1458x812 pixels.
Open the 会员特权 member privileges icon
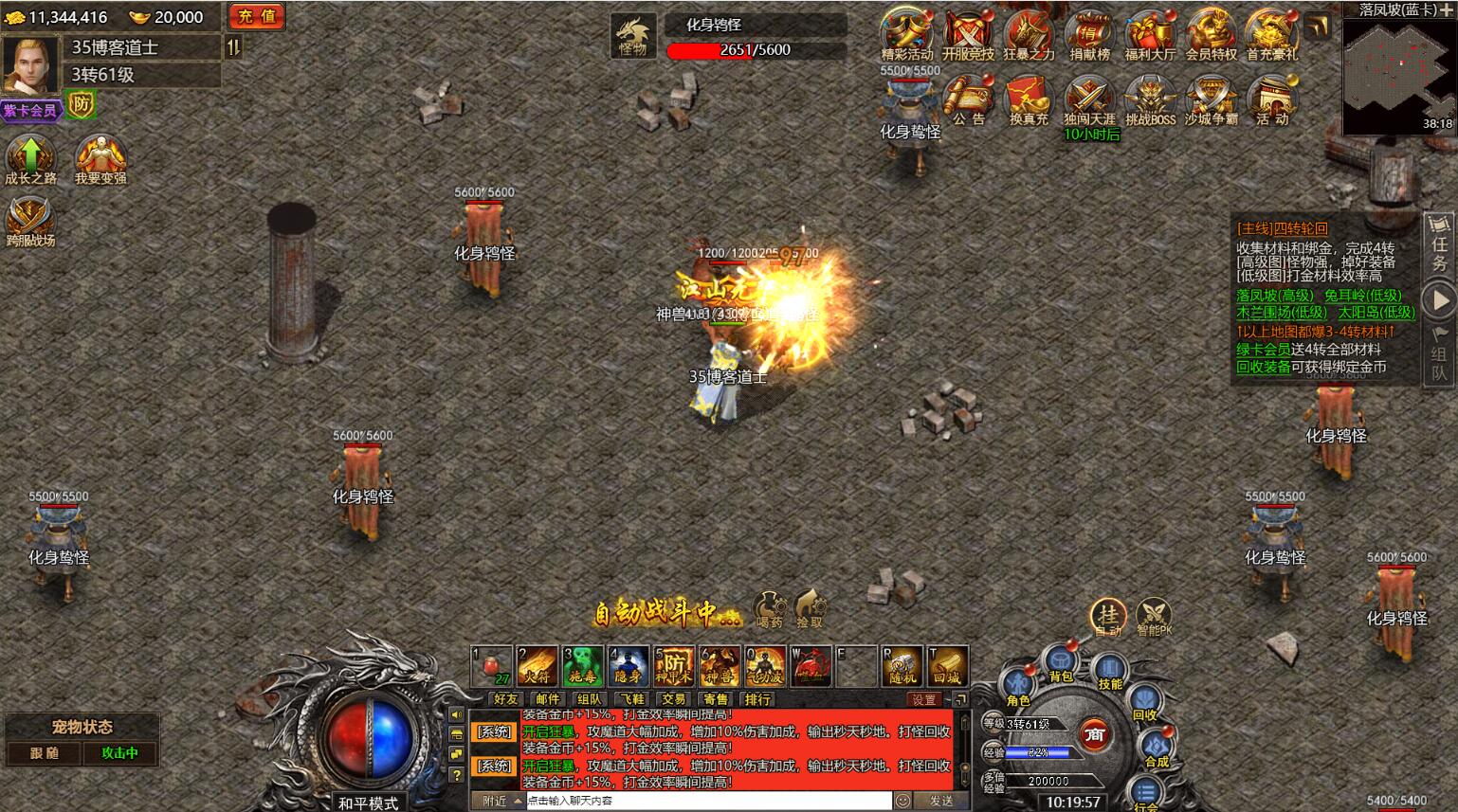1211,35
